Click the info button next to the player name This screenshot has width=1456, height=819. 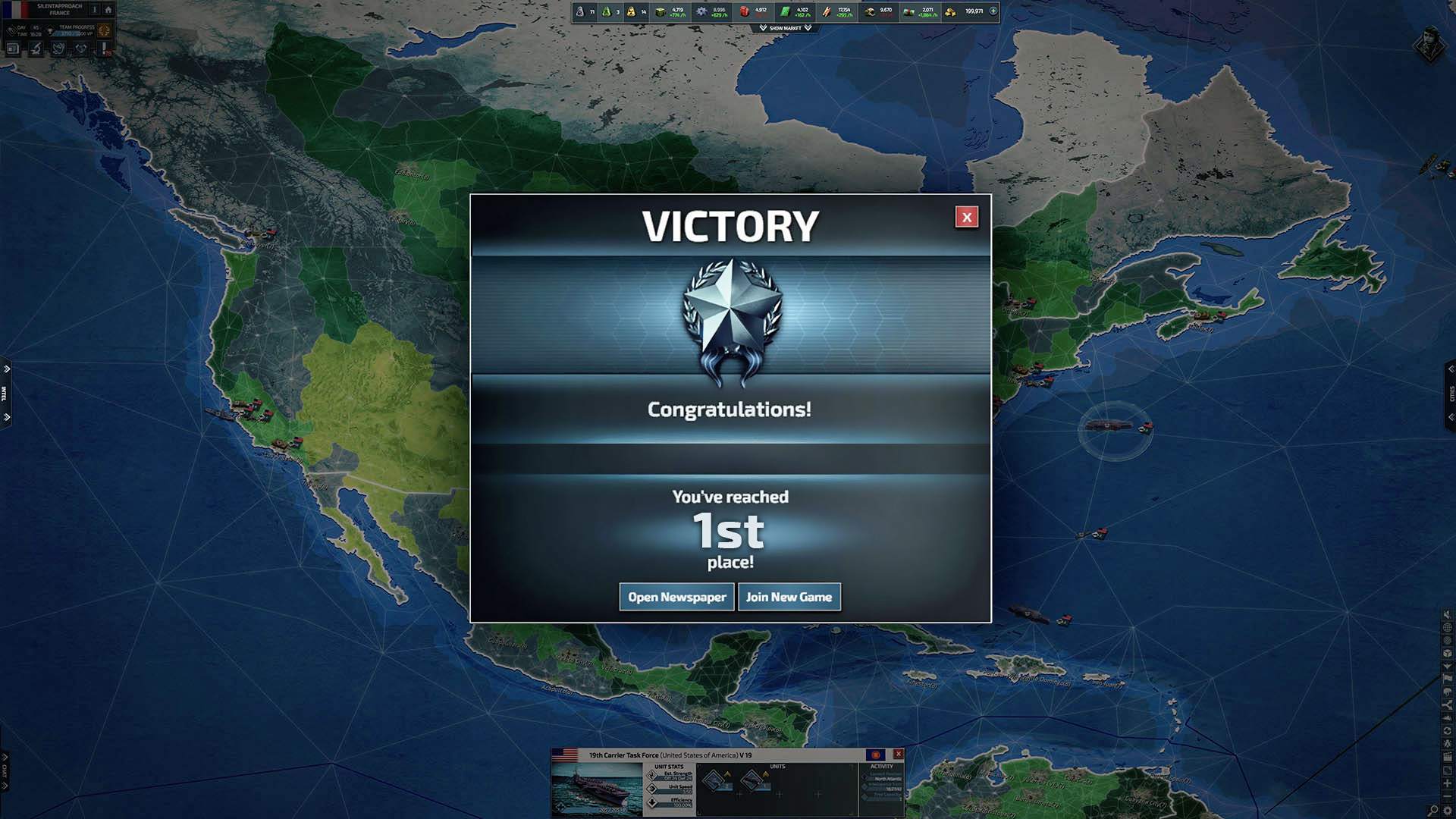coord(95,10)
